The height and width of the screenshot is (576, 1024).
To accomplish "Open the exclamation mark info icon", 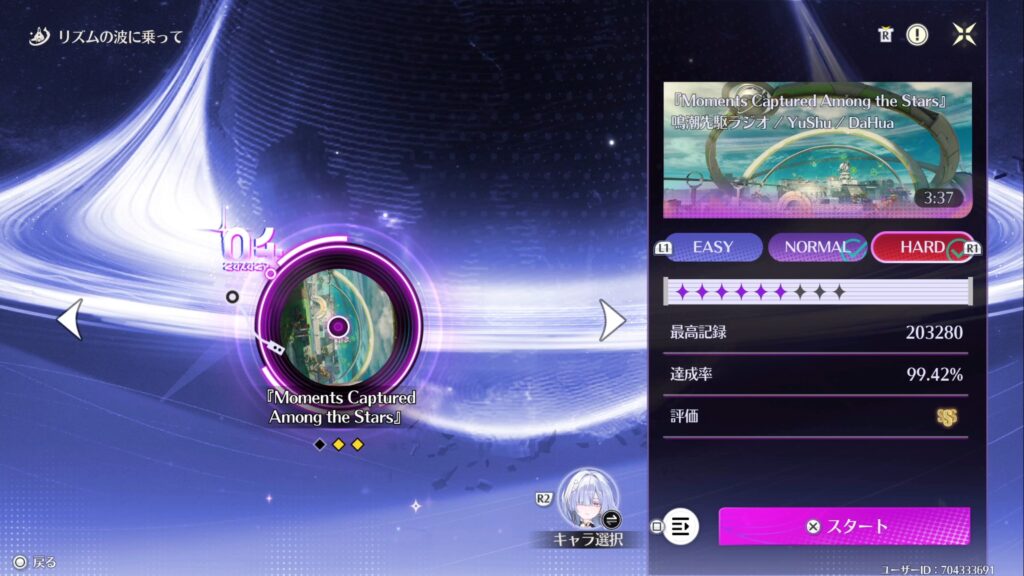I will (917, 35).
